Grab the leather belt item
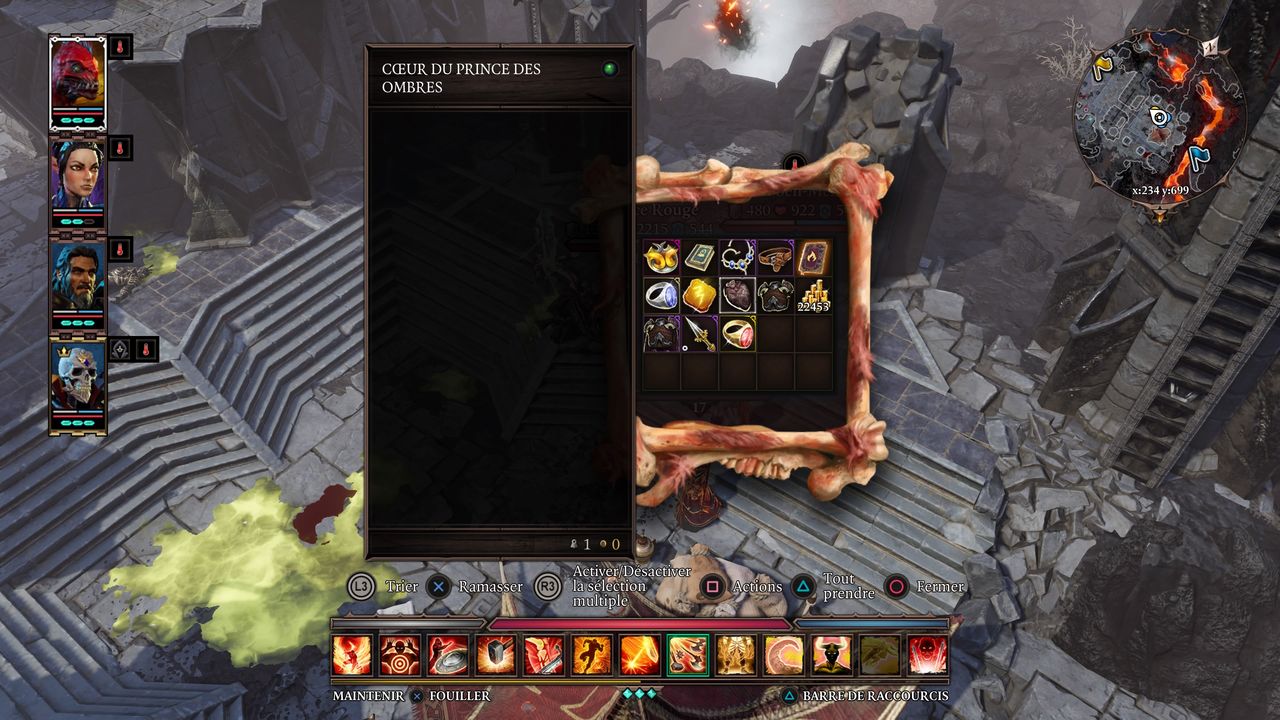 775,258
